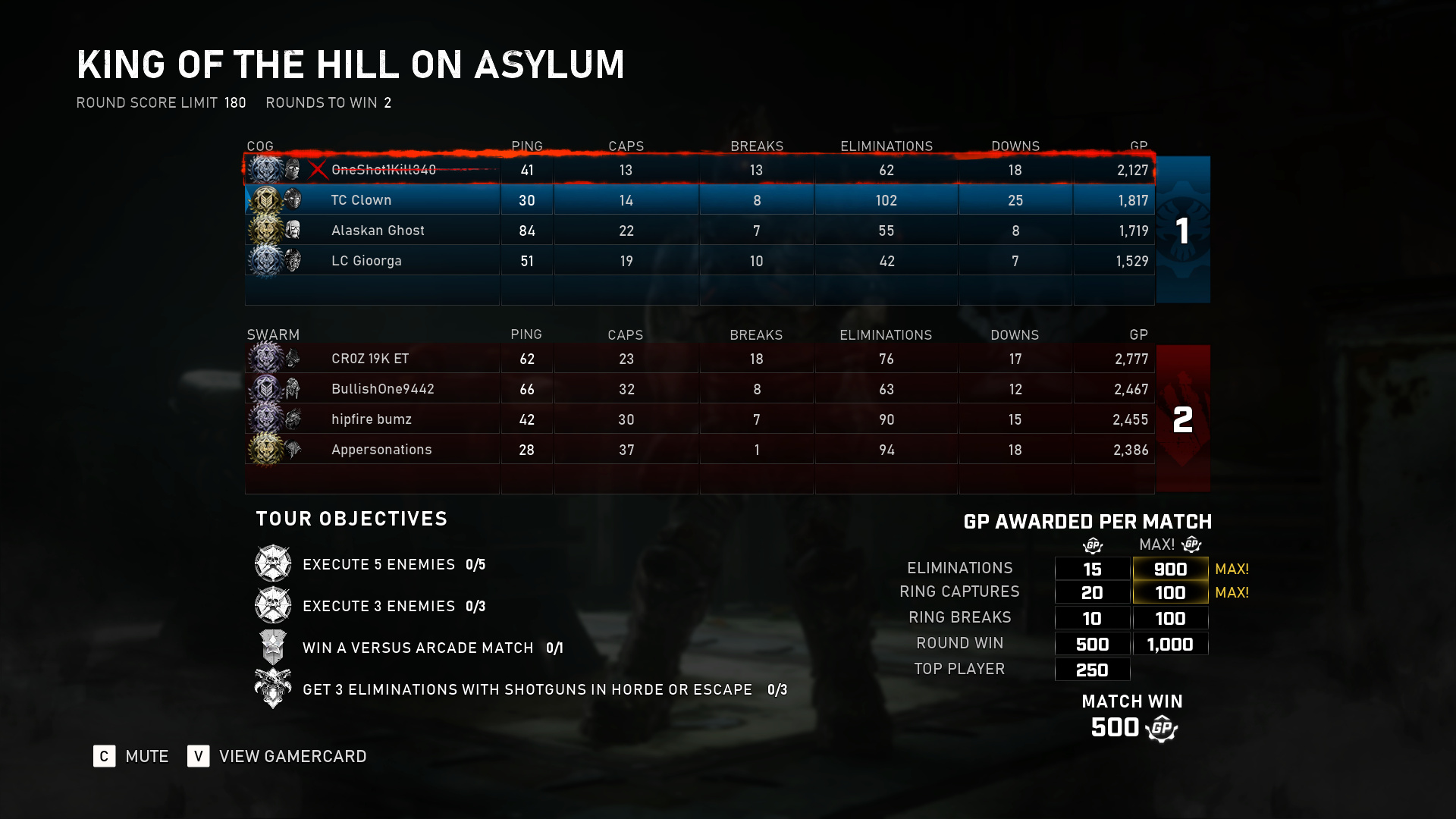This screenshot has width=1456, height=819.
Task: Select Win a Versus Arcade Match objective
Action: coord(418,648)
